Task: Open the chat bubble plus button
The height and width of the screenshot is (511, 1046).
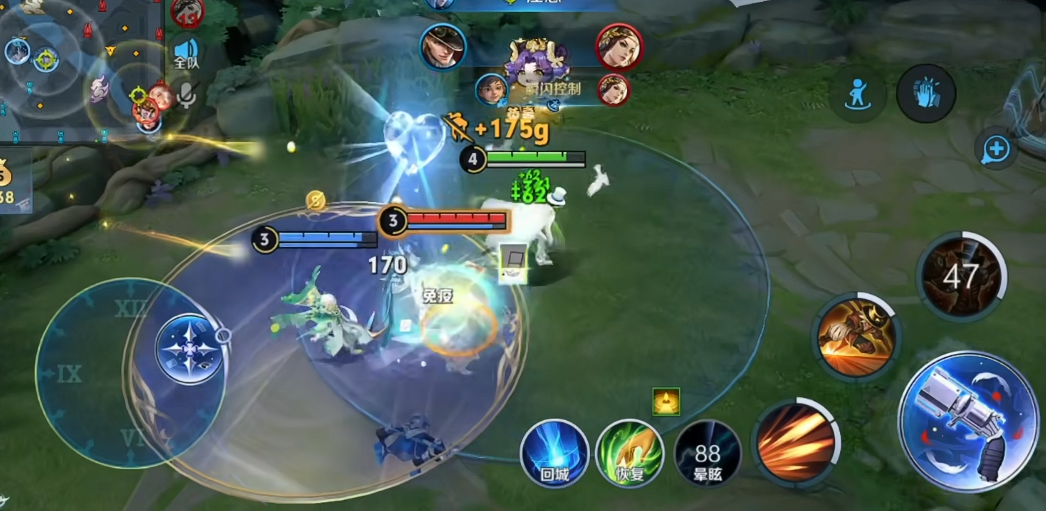Action: [996, 150]
